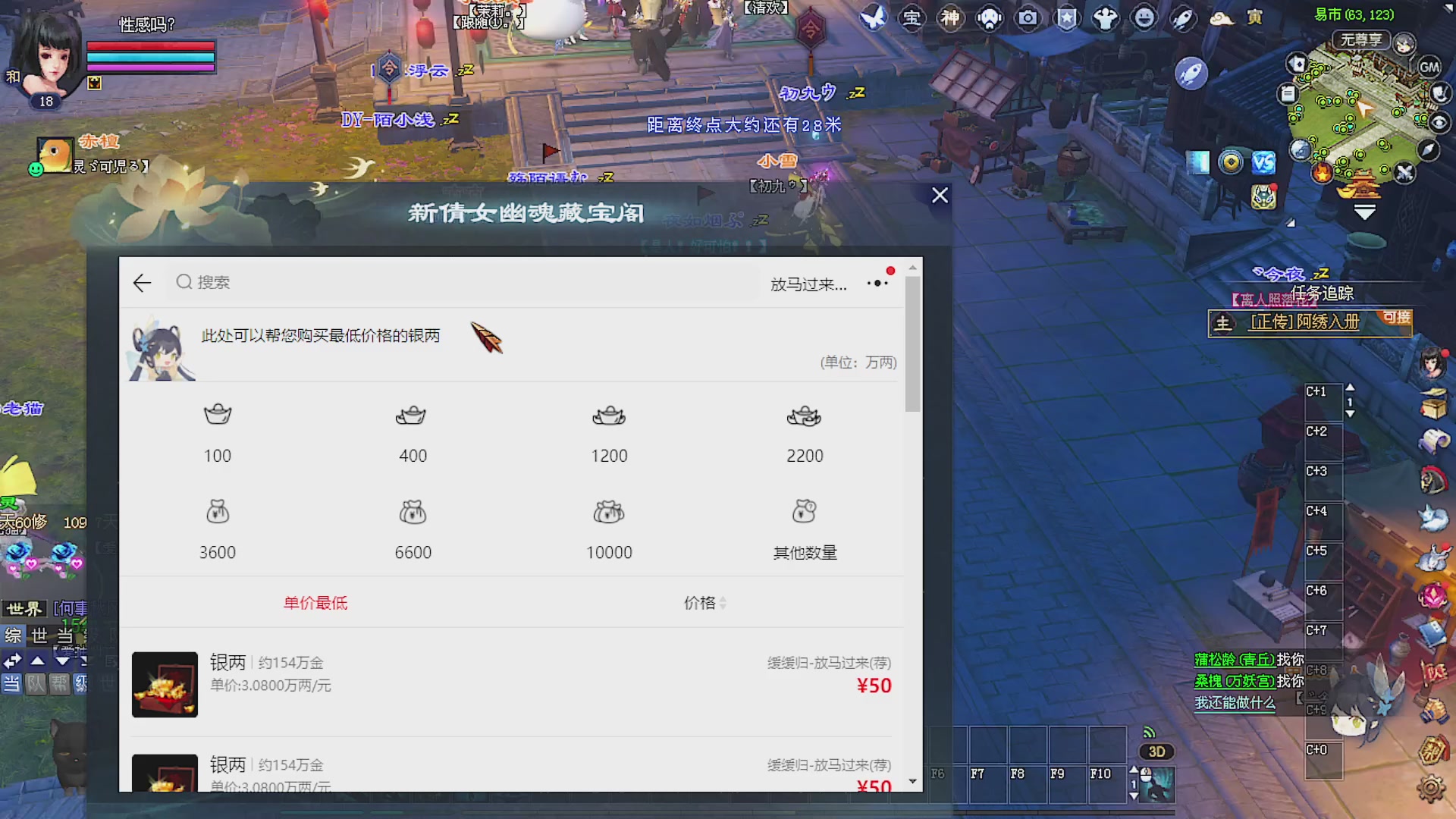Open the smiley face social icon
The height and width of the screenshot is (819, 1456).
(x=1145, y=19)
